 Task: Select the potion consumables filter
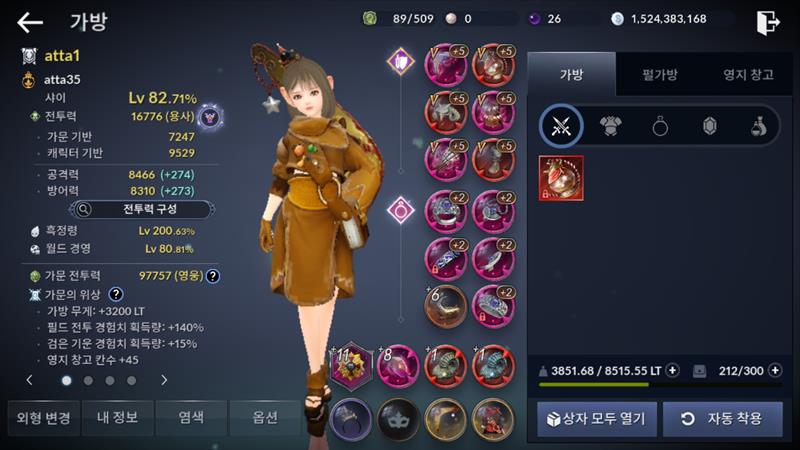[757, 126]
